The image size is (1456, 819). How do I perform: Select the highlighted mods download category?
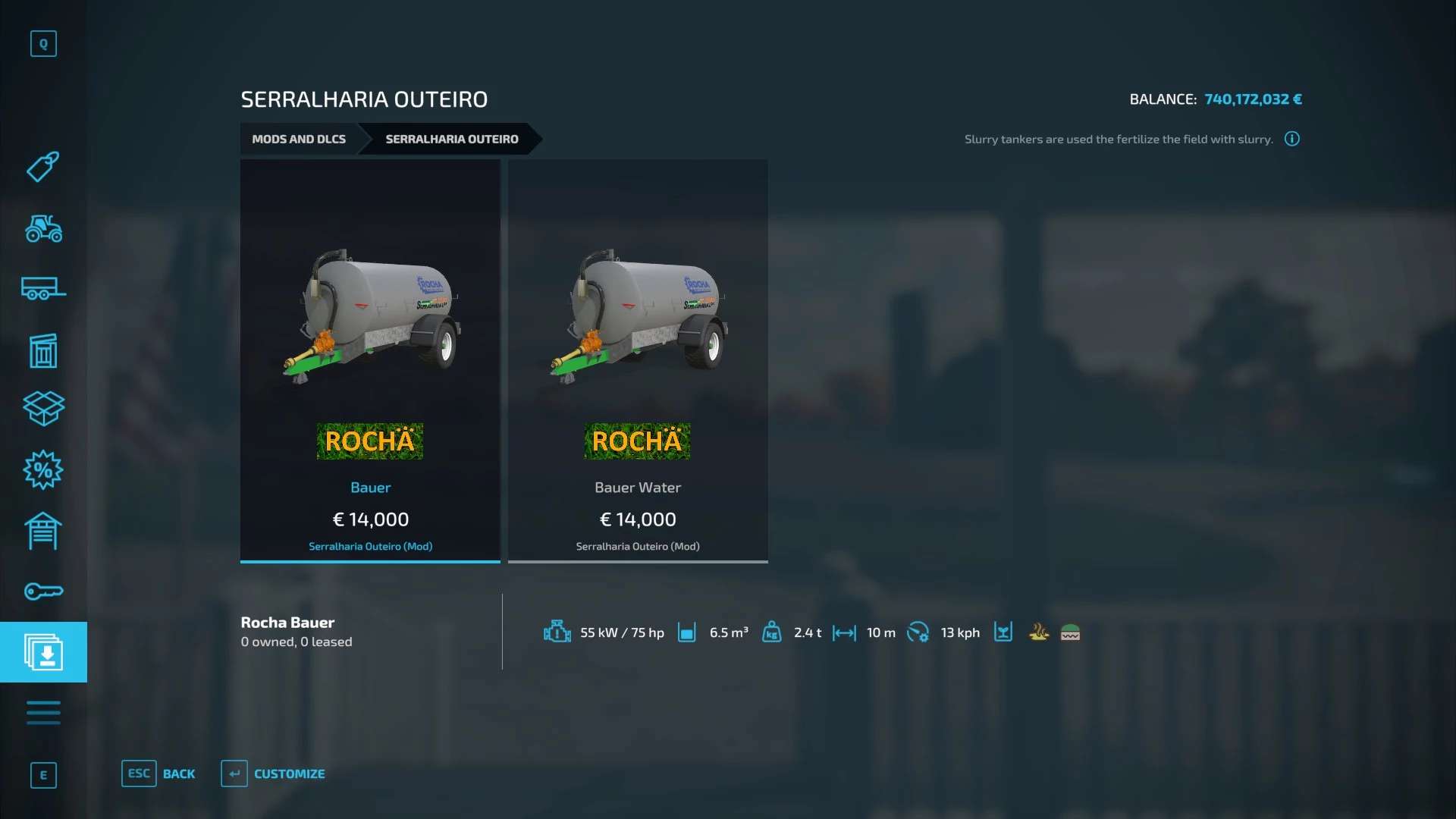pos(43,652)
